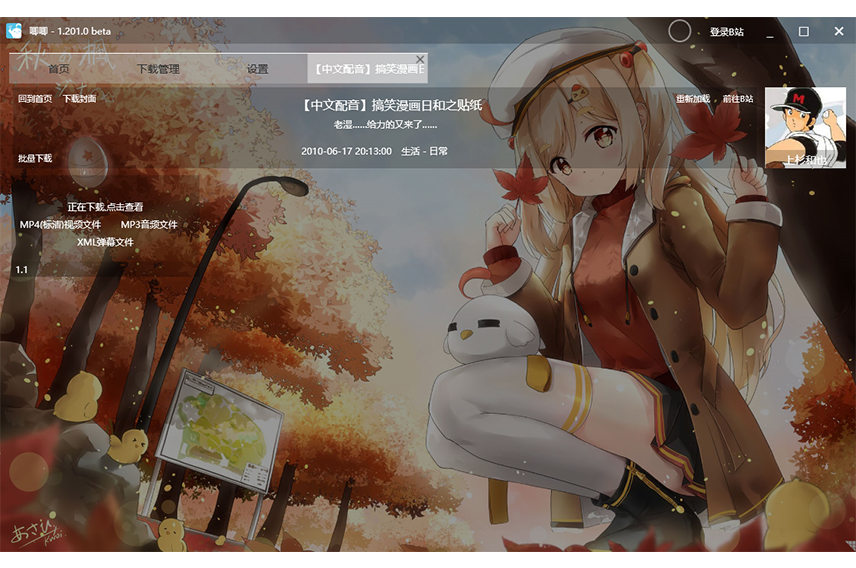The height and width of the screenshot is (568, 856).
Task: Click the circular user avatar placeholder
Action: coord(679,31)
